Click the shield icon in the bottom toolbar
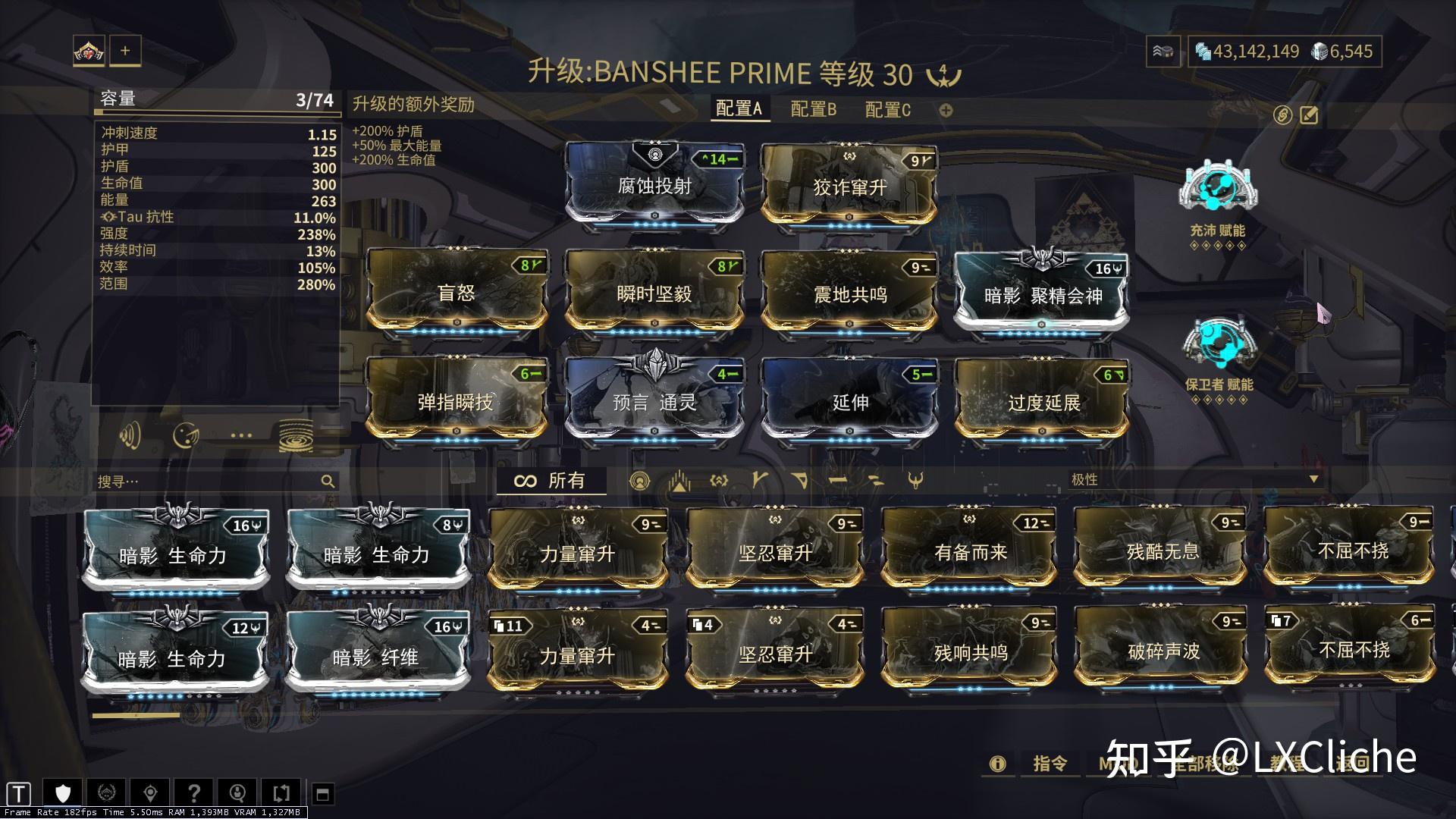 [x=62, y=792]
